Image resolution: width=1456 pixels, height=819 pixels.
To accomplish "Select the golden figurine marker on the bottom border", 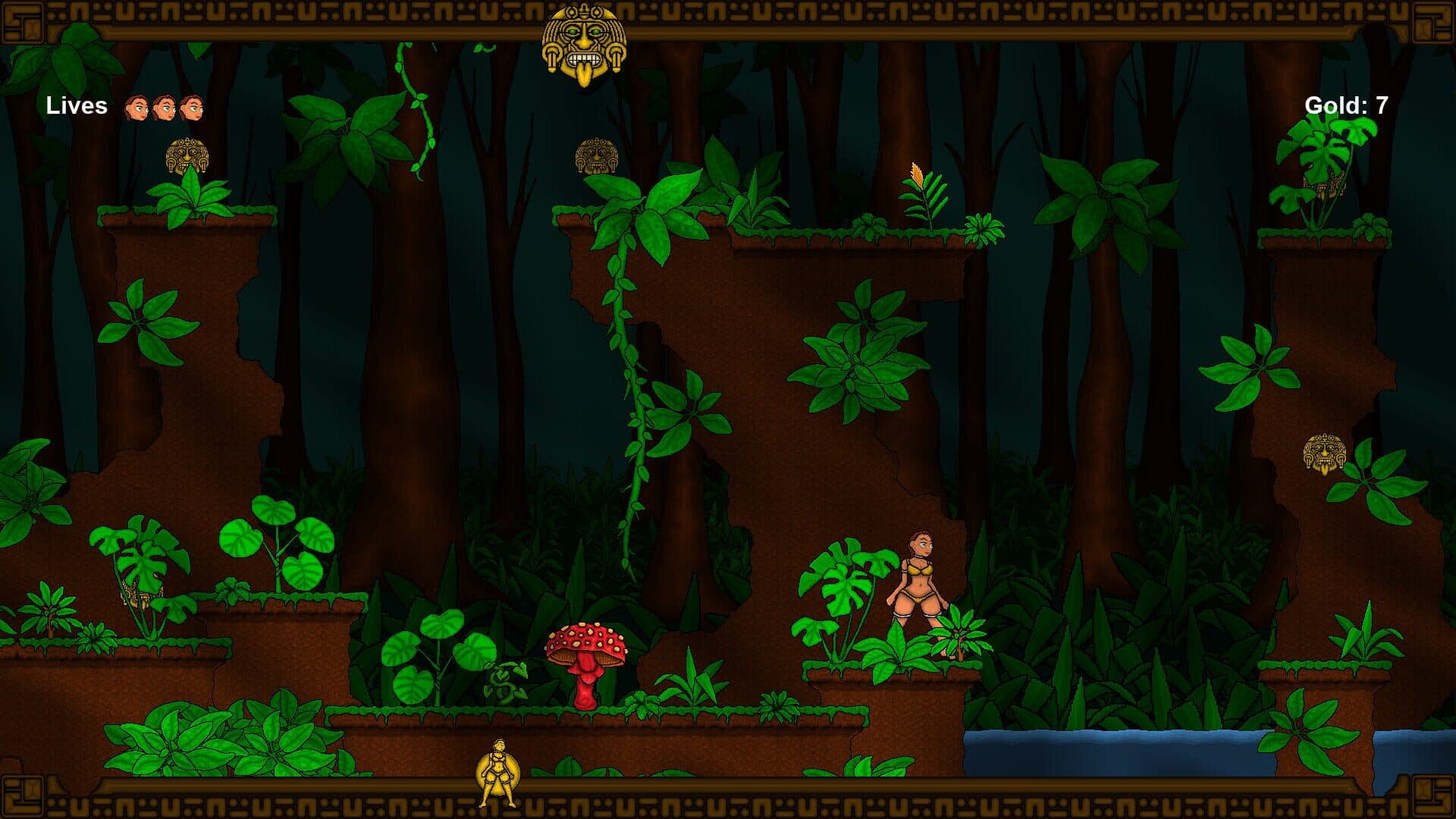I will [497, 773].
